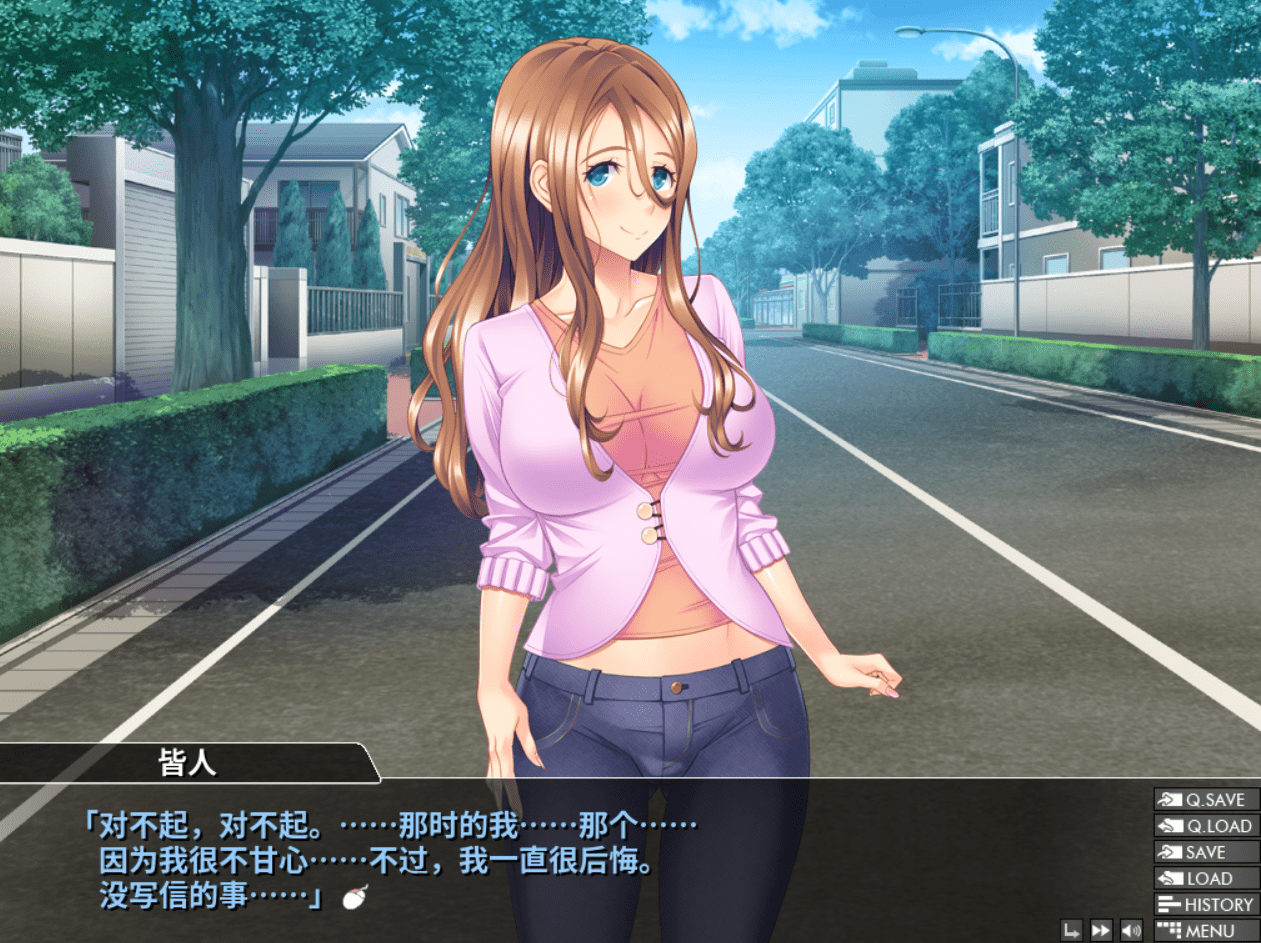Viewport: 1261px width, 943px height.
Task: Open the MENU button
Action: 1206,931
